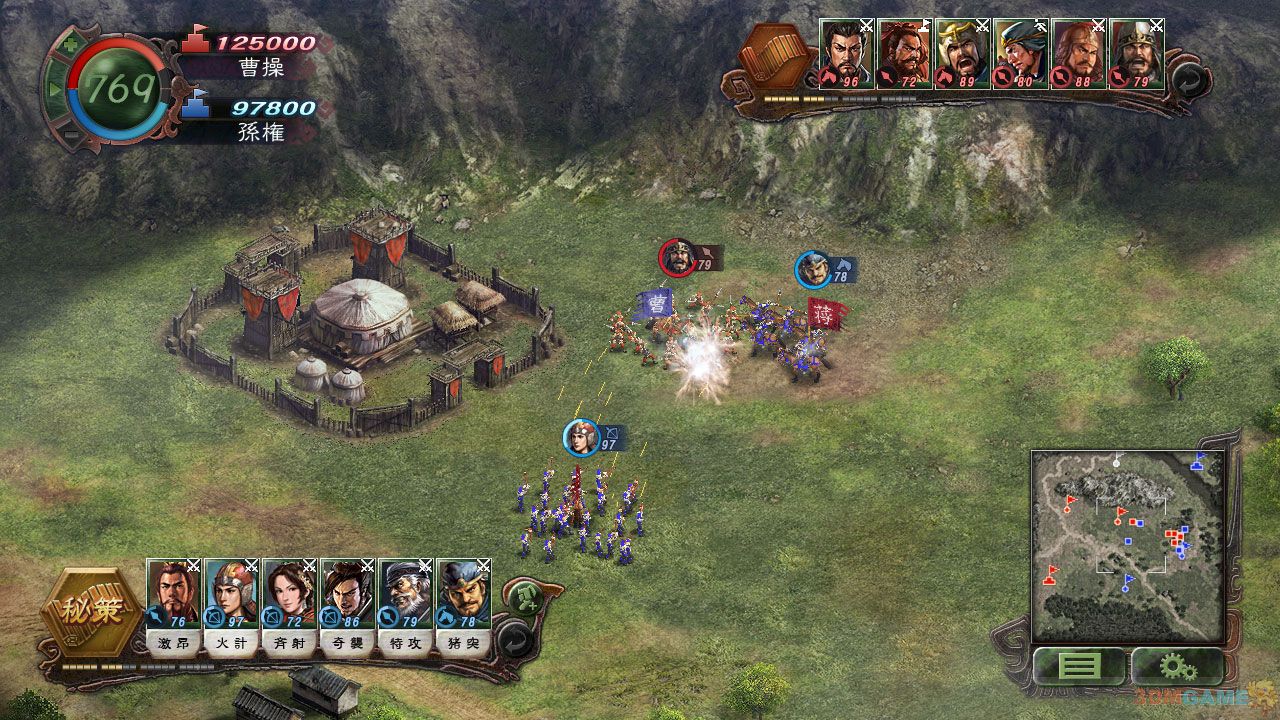Speed up battle with the plus button
Image resolution: width=1280 pixels, height=720 pixels.
68,44
